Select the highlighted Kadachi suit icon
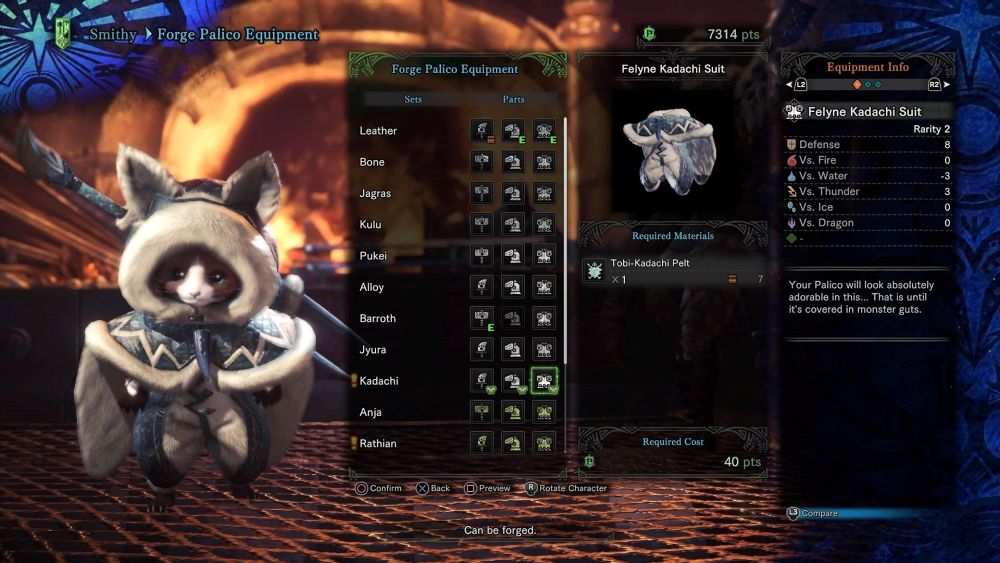Image resolution: width=1000 pixels, height=563 pixels. [x=544, y=381]
